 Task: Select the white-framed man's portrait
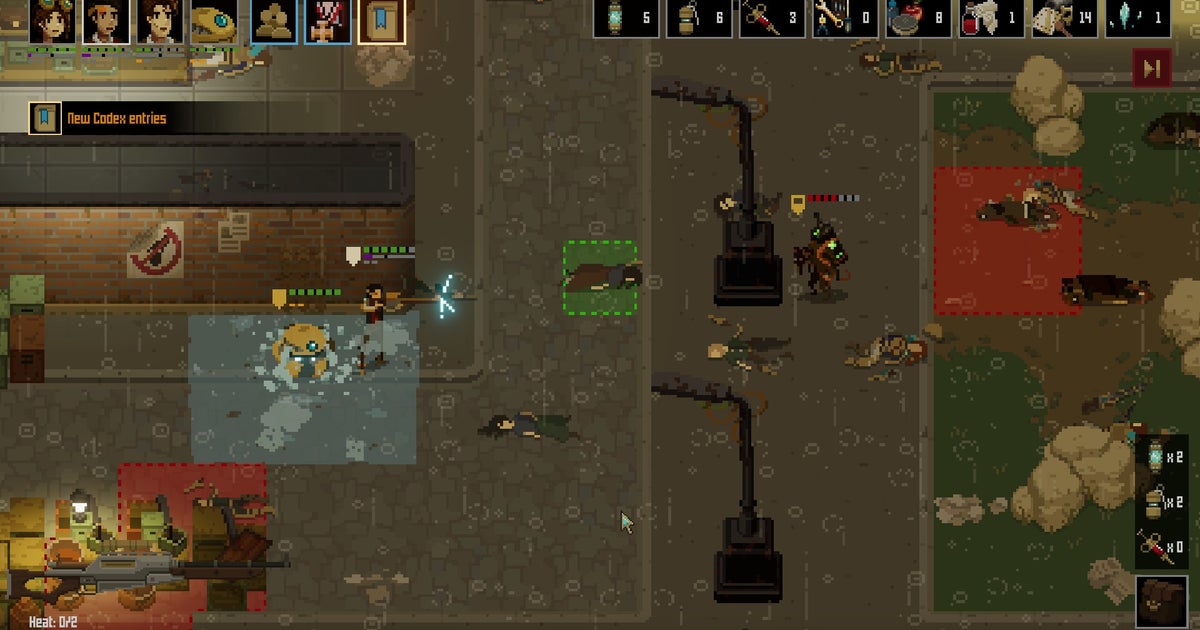click(106, 22)
